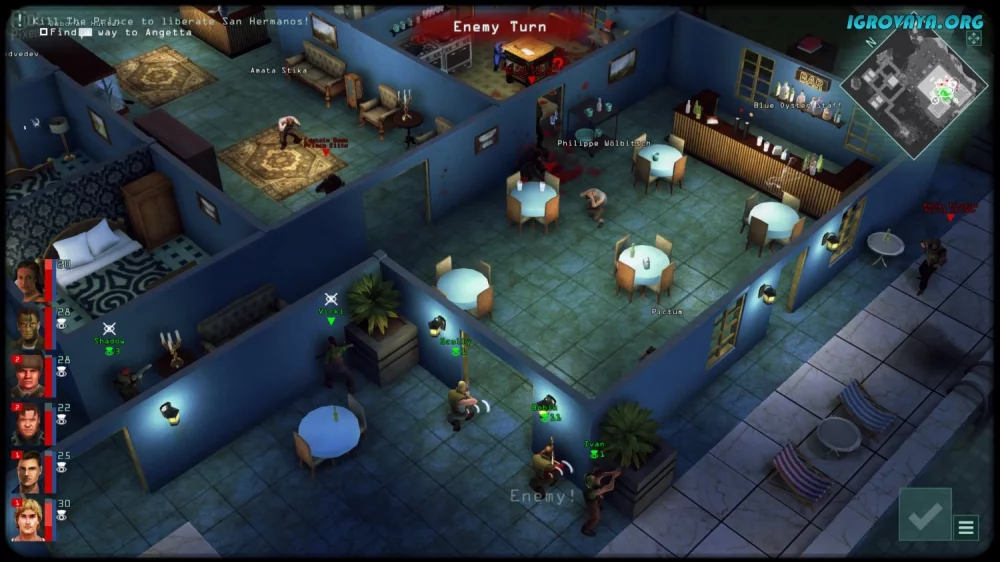Select the dark-haired woman's squad portrait
This screenshot has height=562, width=1000.
28,280
